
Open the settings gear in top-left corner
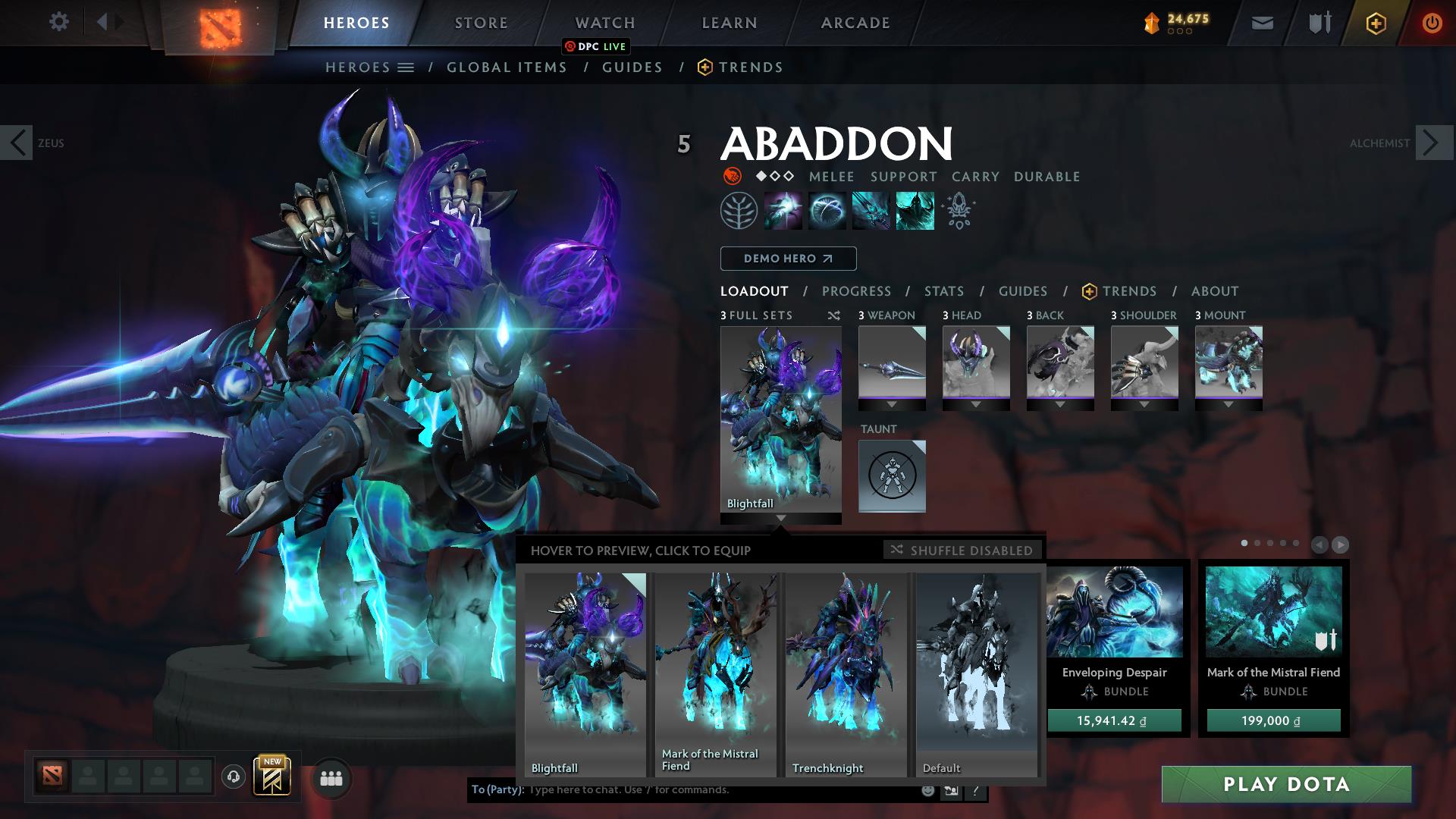[58, 22]
